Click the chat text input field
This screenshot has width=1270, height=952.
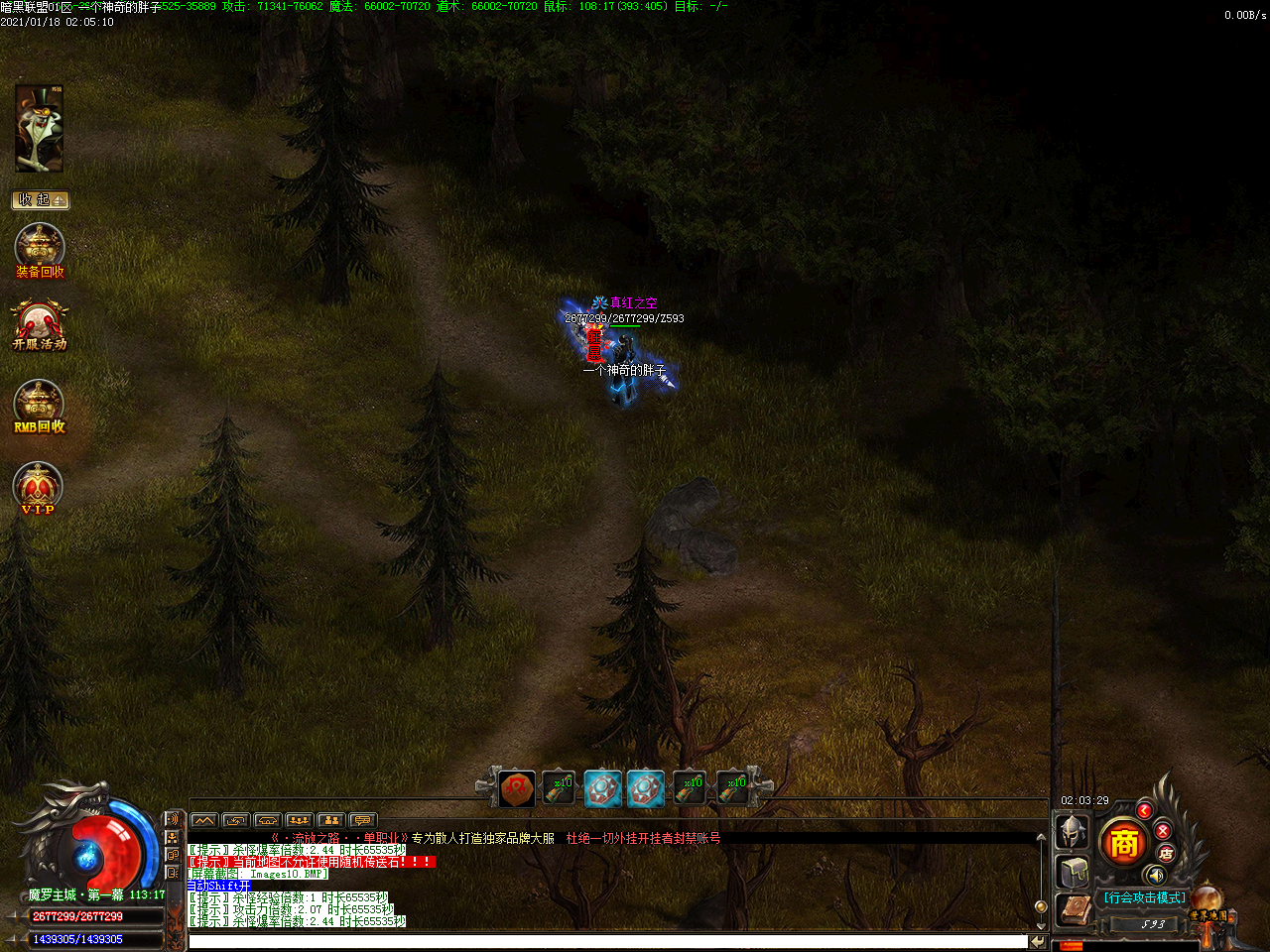(x=607, y=941)
